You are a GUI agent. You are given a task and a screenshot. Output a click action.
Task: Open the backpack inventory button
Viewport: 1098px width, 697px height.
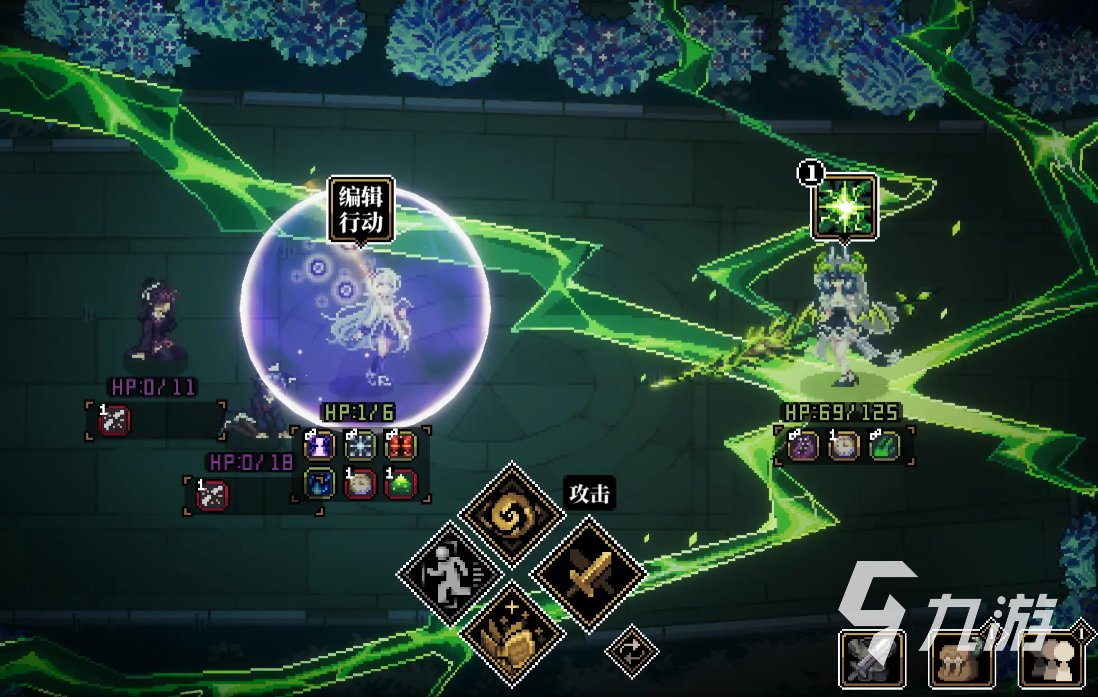pos(961,659)
